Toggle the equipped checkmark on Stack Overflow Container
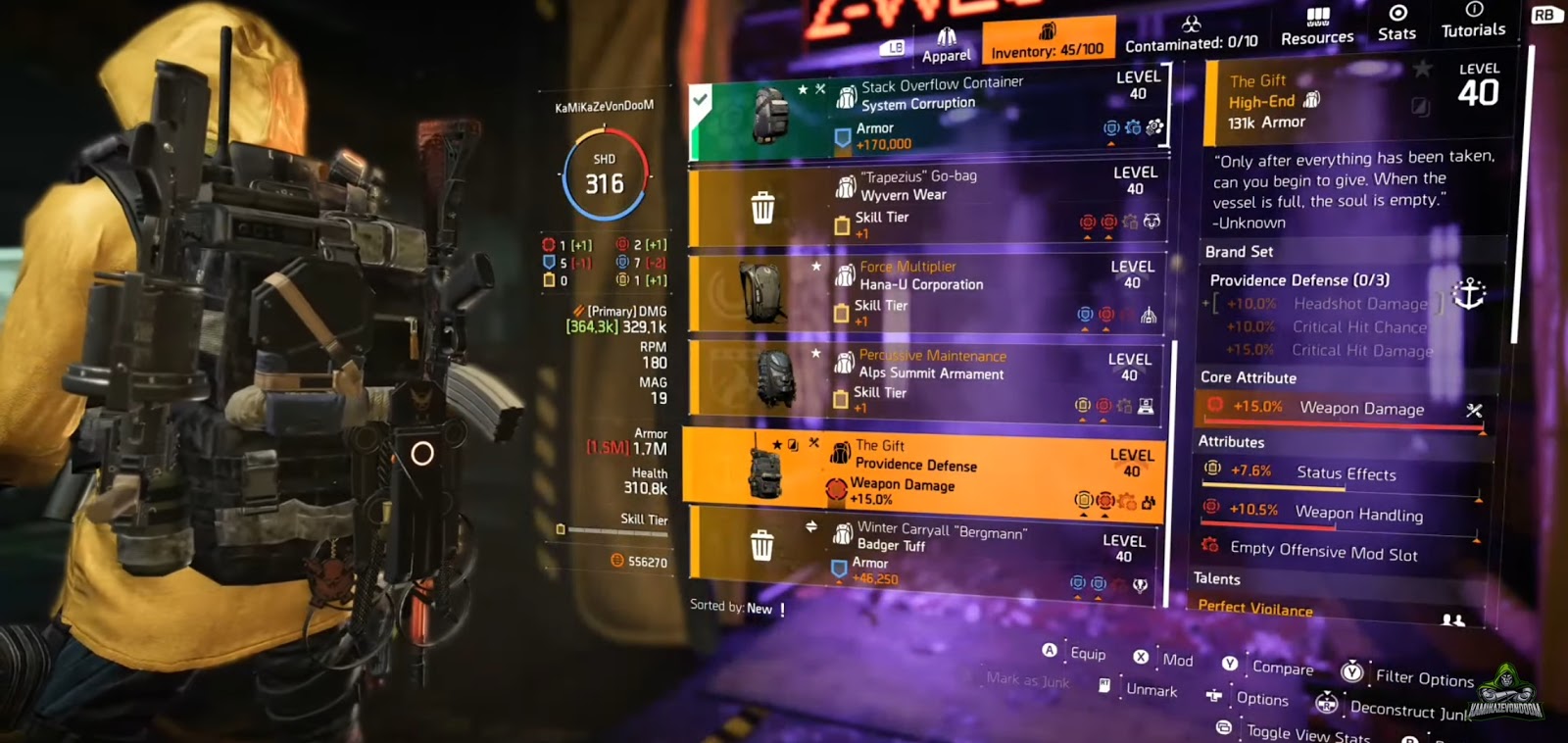The width and height of the screenshot is (1568, 743). (700, 98)
